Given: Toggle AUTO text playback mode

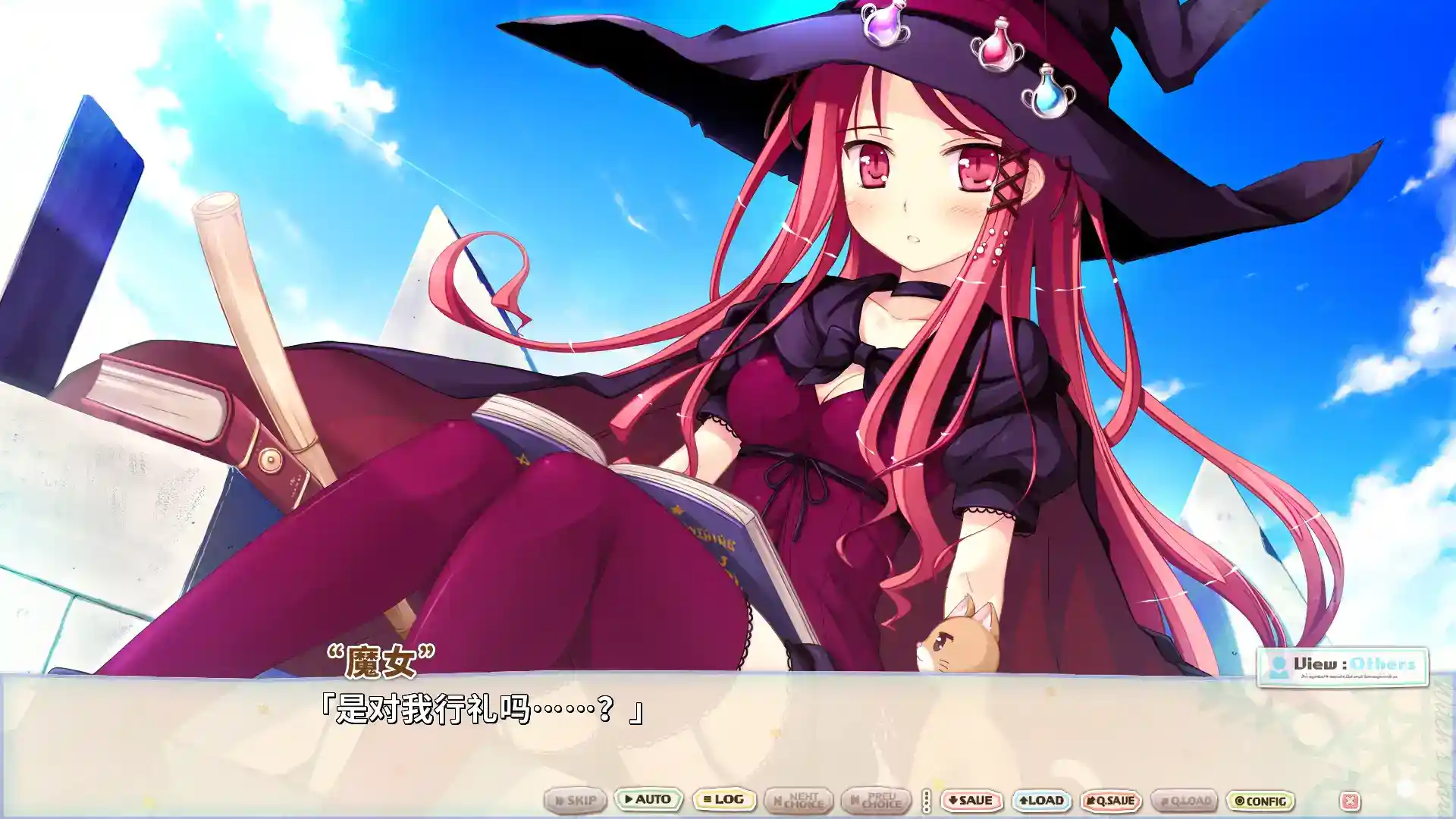Looking at the screenshot, I should click(648, 801).
